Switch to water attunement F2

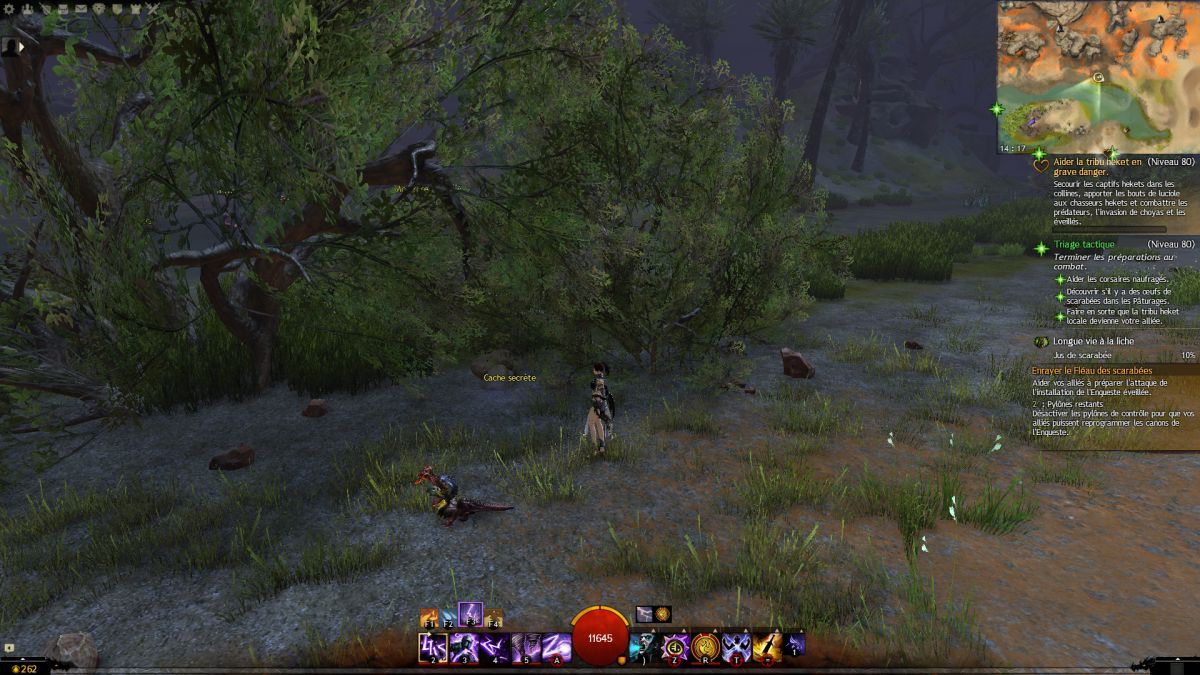coord(450,618)
